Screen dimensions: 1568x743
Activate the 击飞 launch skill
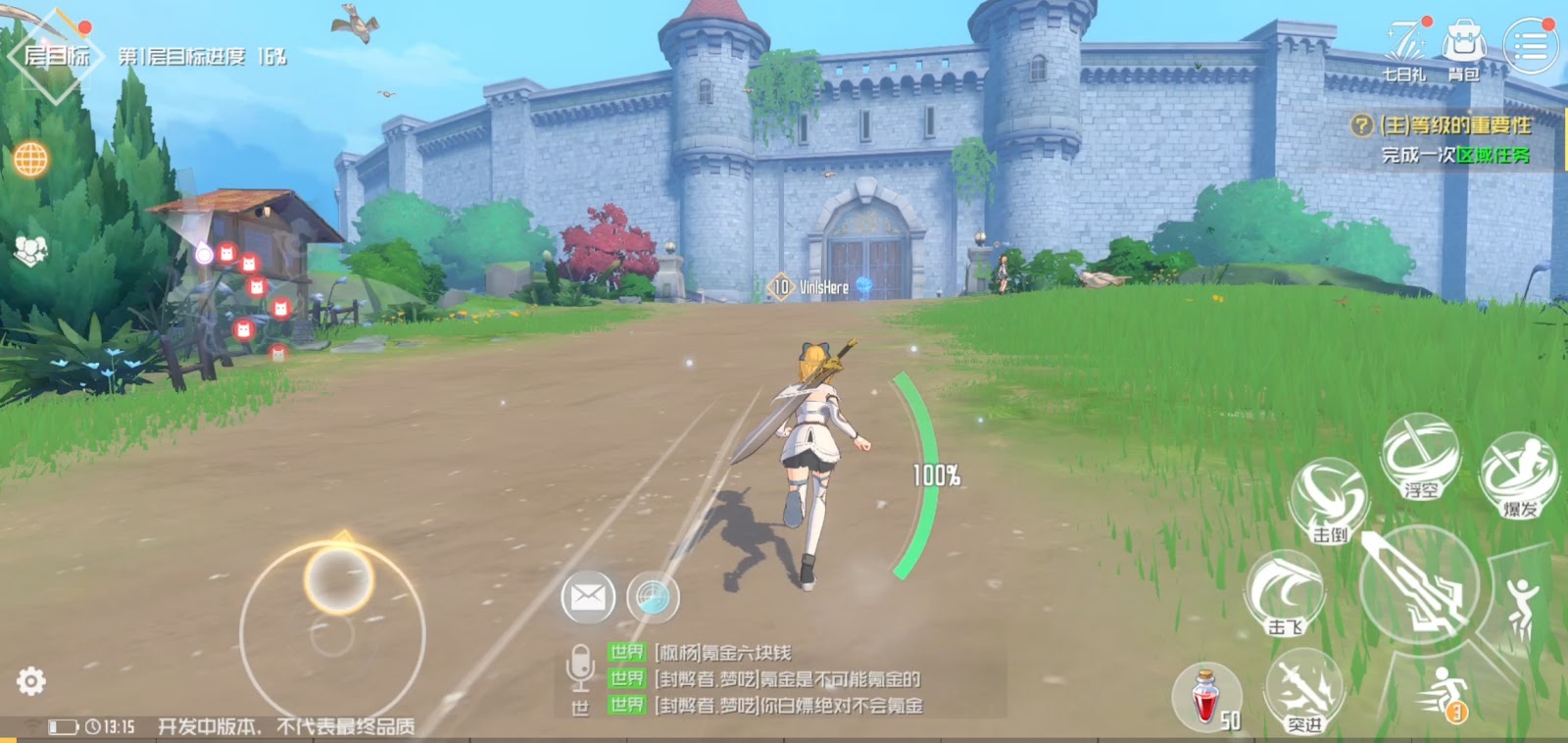coord(1285,592)
